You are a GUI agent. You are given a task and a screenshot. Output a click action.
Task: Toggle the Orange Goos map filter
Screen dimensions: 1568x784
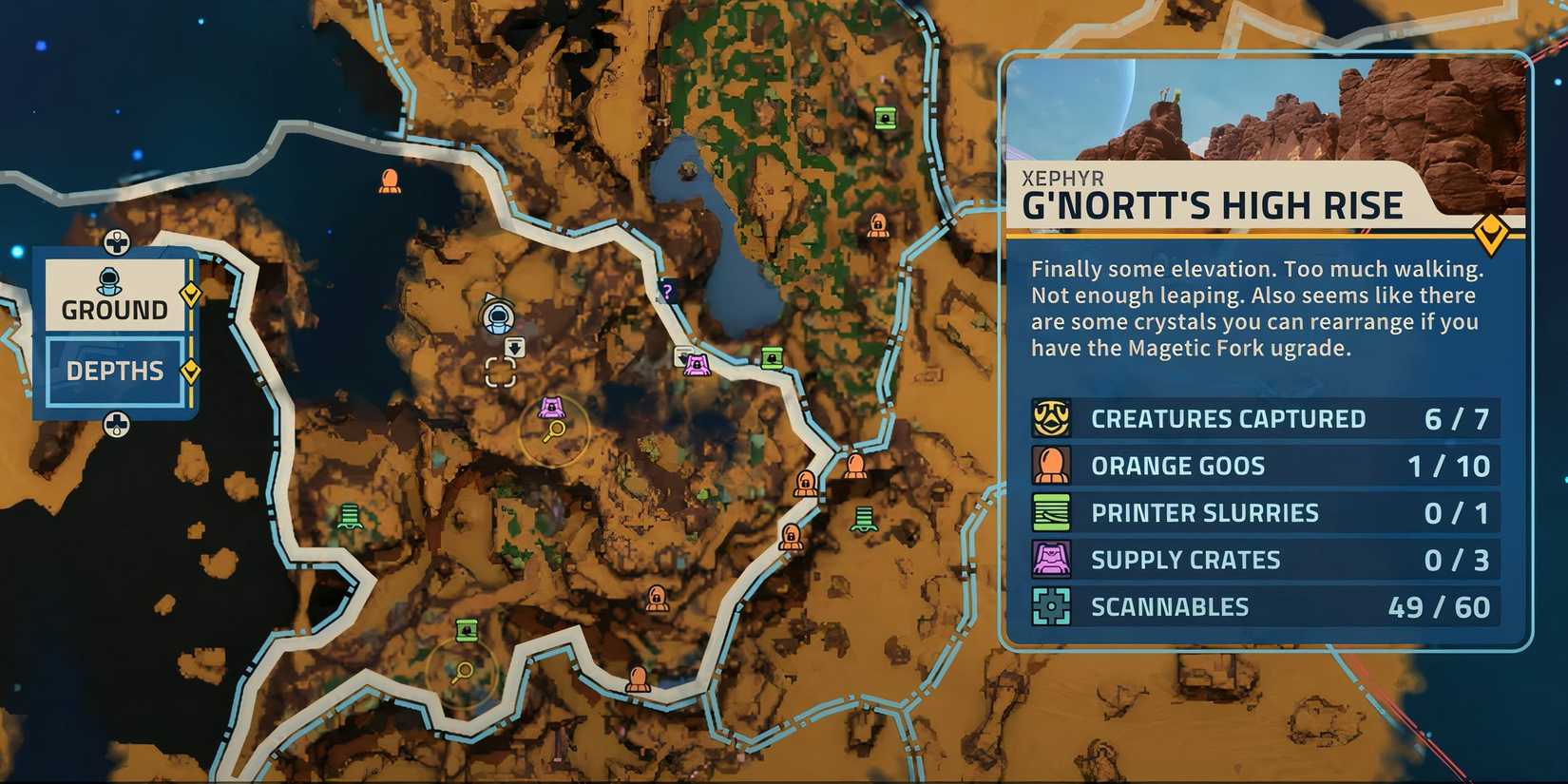(1051, 465)
